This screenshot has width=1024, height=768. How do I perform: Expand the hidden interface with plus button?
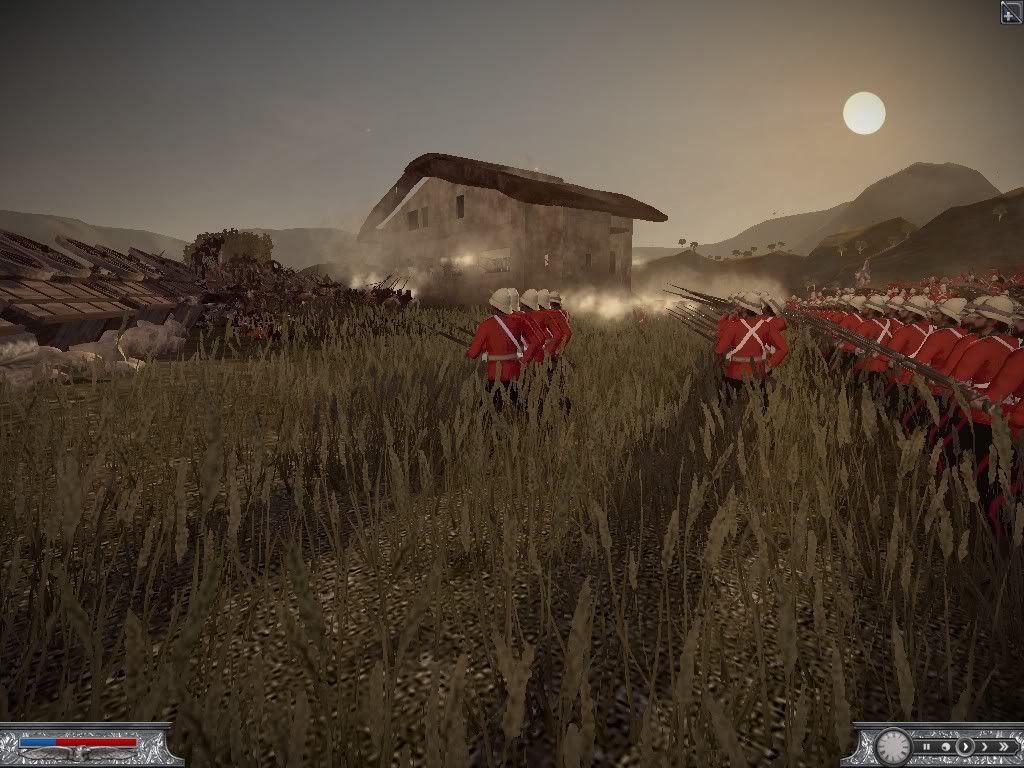[x=1011, y=11]
